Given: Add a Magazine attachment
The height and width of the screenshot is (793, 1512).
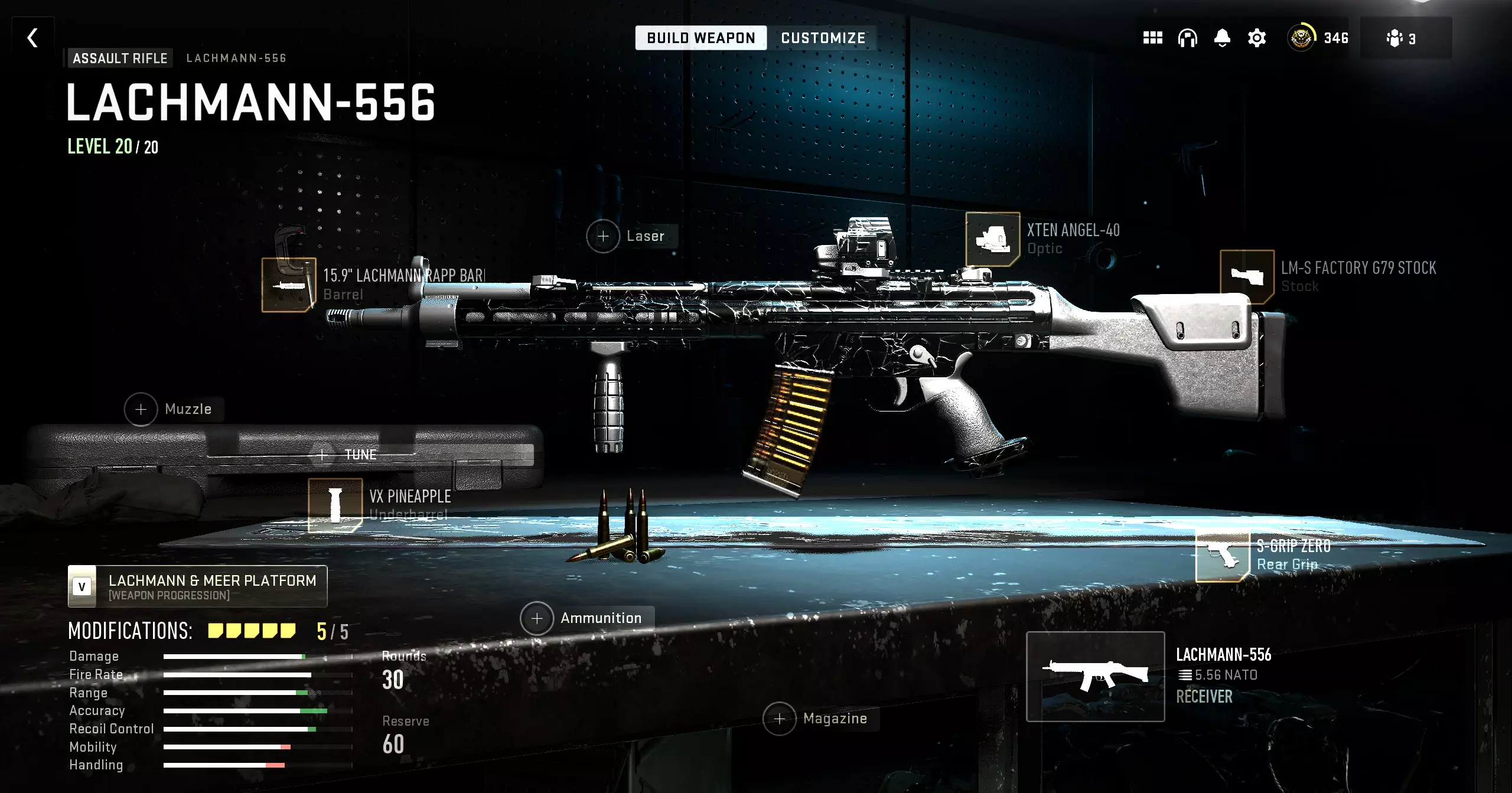Looking at the screenshot, I should pos(780,719).
